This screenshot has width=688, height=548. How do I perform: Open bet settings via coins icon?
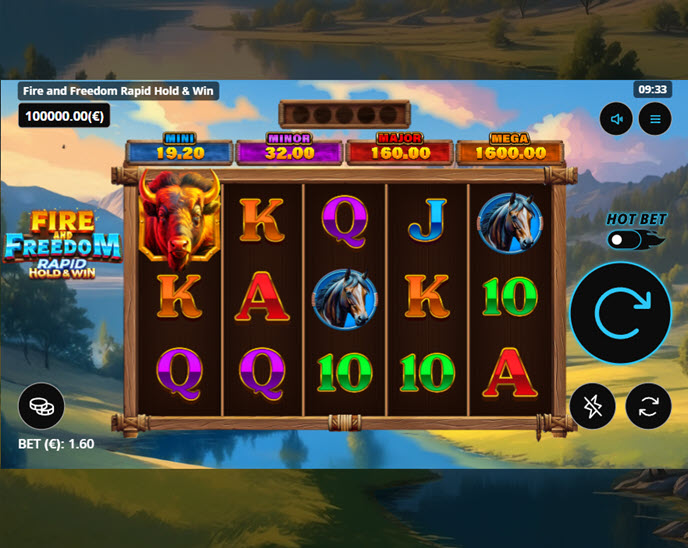tap(41, 406)
